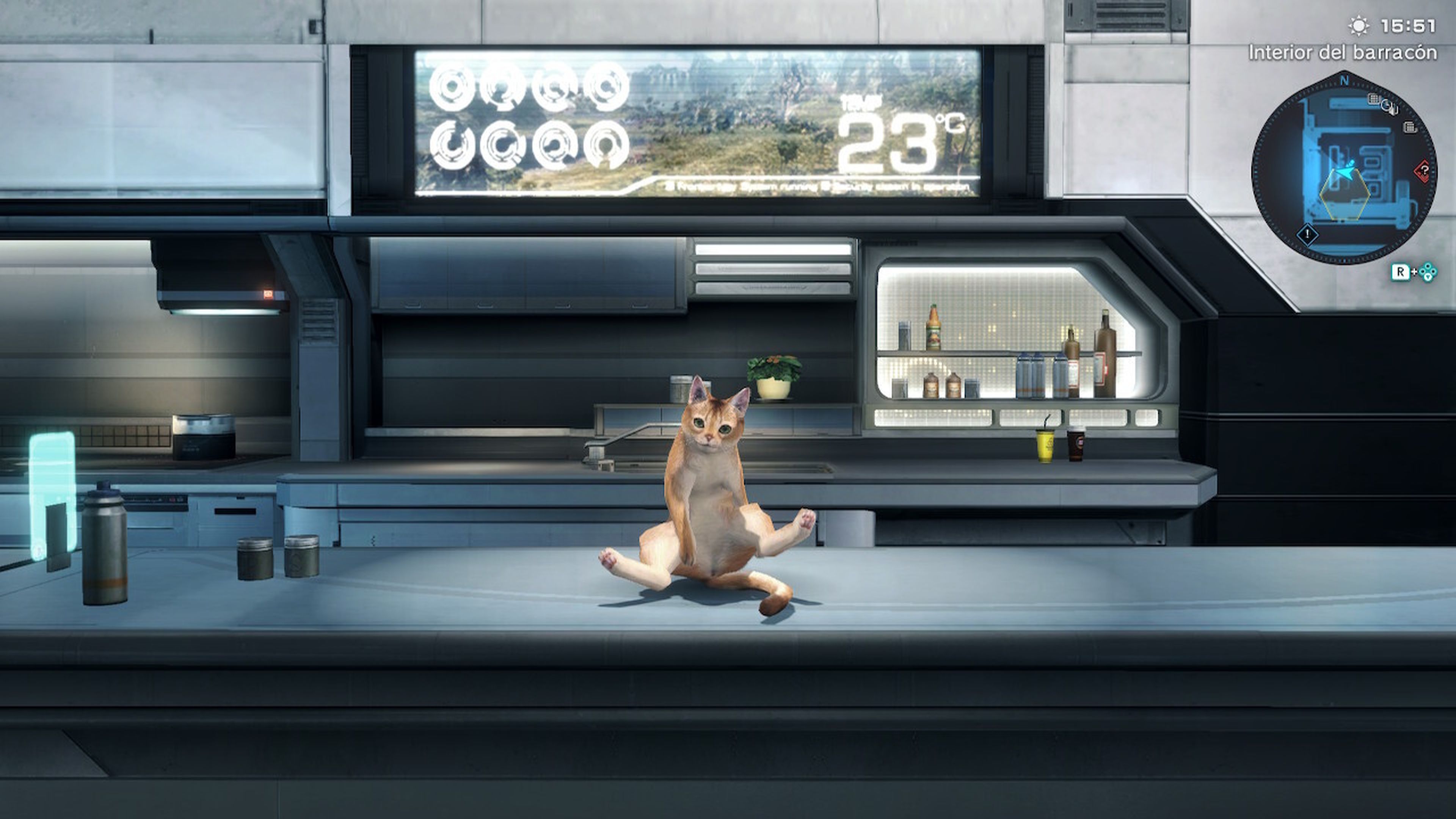Image resolution: width=1456 pixels, height=819 pixels.
Task: Click the speaker icon near the minimap top
Action: [1389, 107]
